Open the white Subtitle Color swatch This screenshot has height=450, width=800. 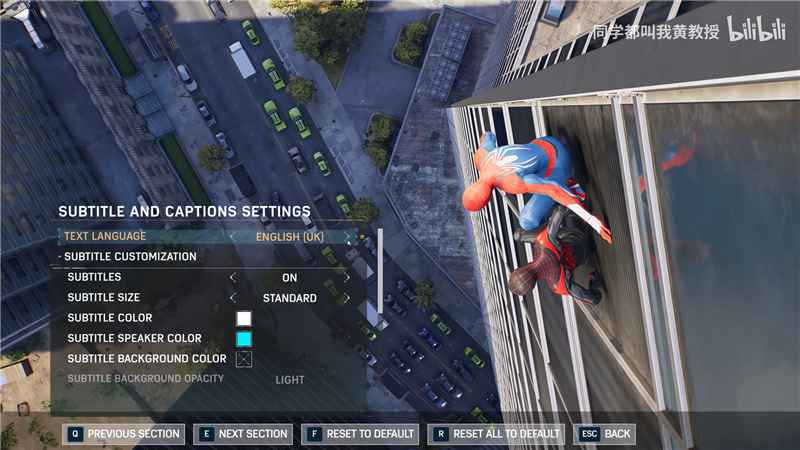[244, 319]
